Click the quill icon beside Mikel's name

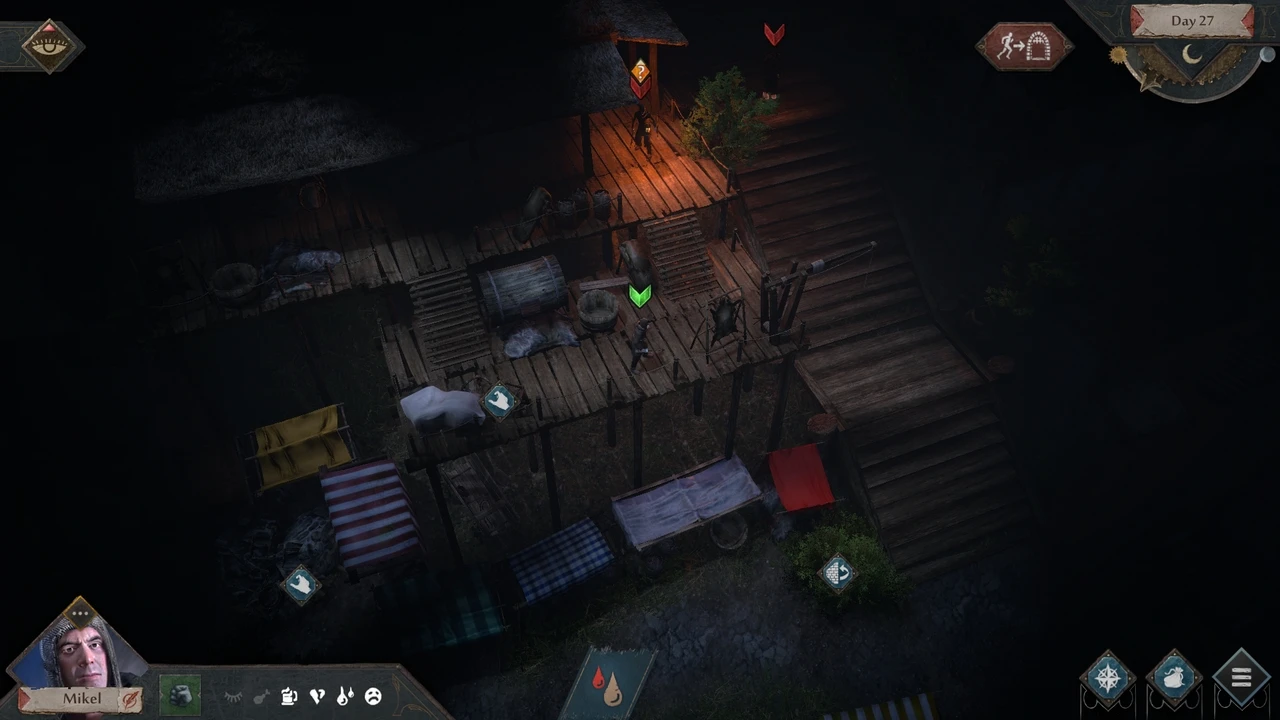click(x=131, y=699)
